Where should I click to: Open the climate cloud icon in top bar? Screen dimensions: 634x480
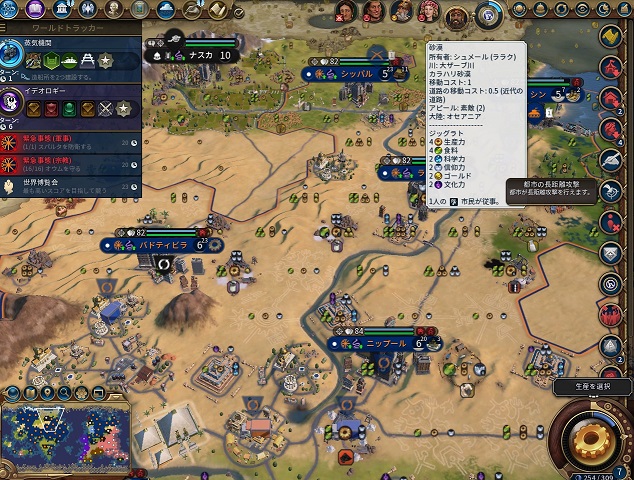tap(166, 10)
